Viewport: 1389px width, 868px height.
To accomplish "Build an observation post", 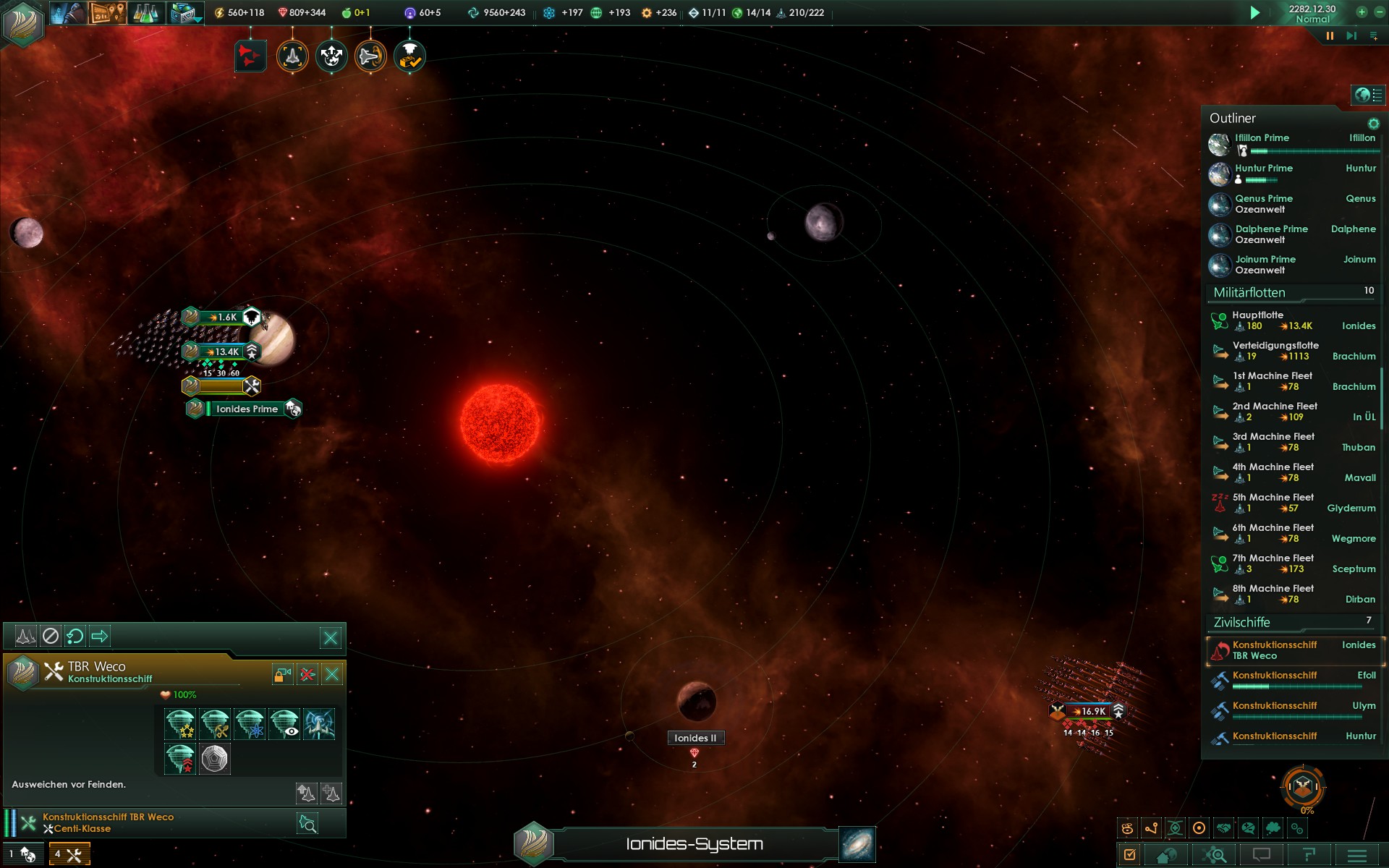I will point(284,724).
